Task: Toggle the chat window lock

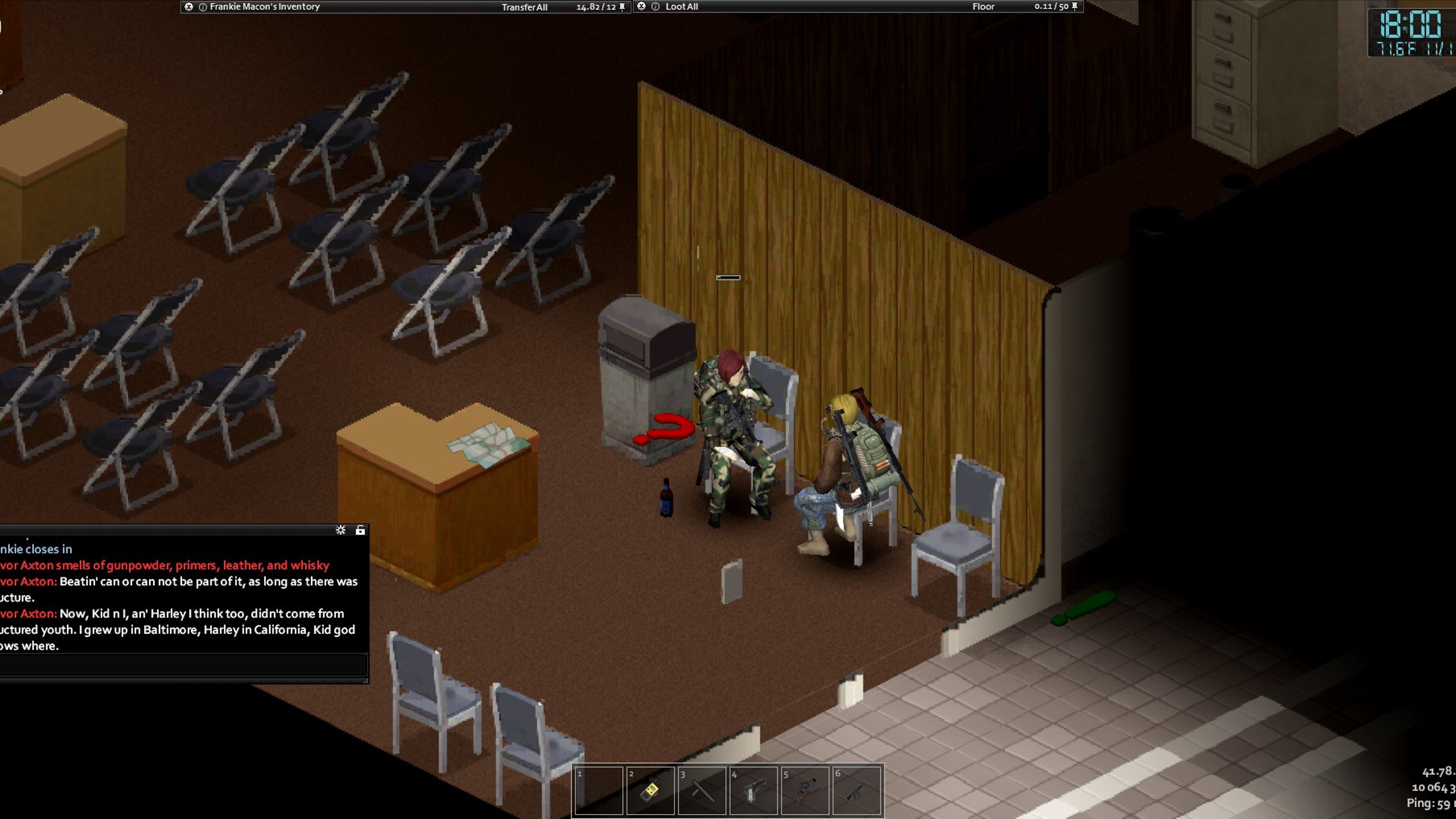Action: (360, 530)
